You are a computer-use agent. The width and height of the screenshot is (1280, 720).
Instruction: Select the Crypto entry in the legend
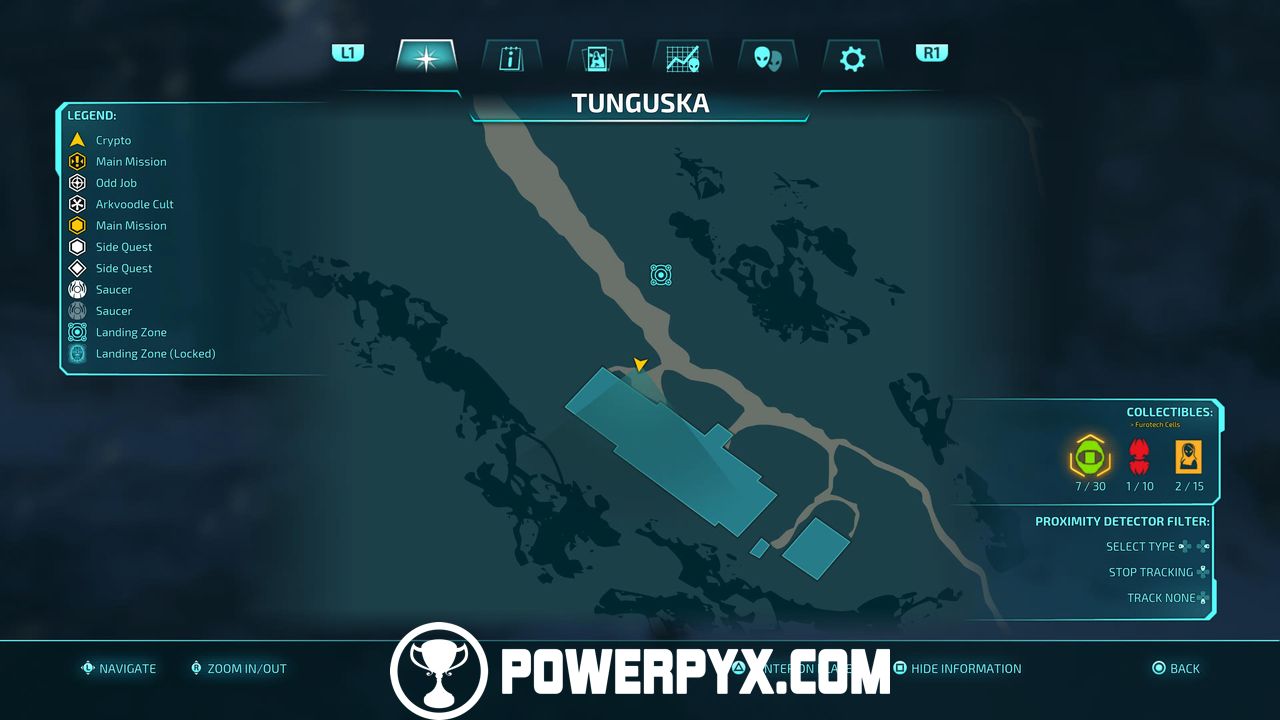[x=113, y=140]
